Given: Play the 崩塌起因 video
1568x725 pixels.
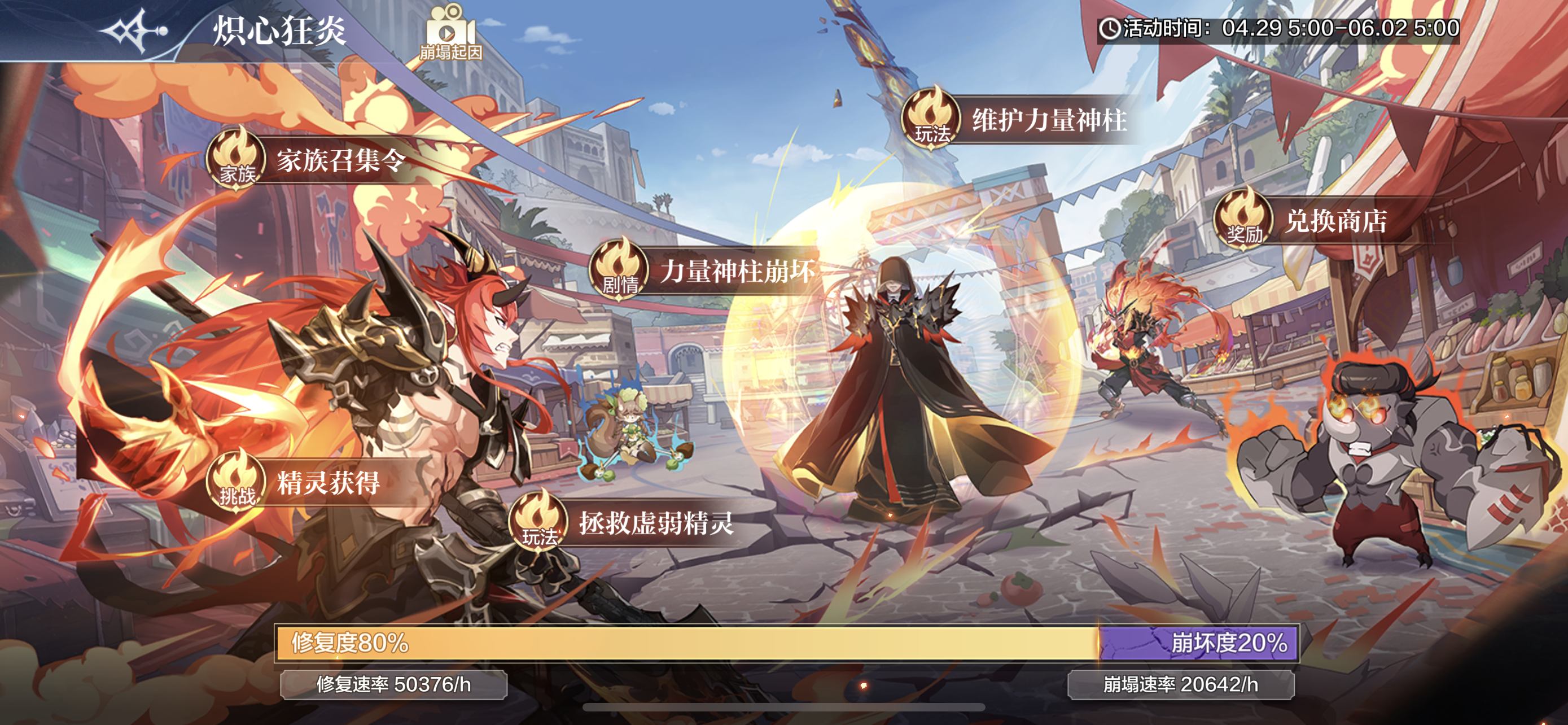Looking at the screenshot, I should [x=450, y=33].
